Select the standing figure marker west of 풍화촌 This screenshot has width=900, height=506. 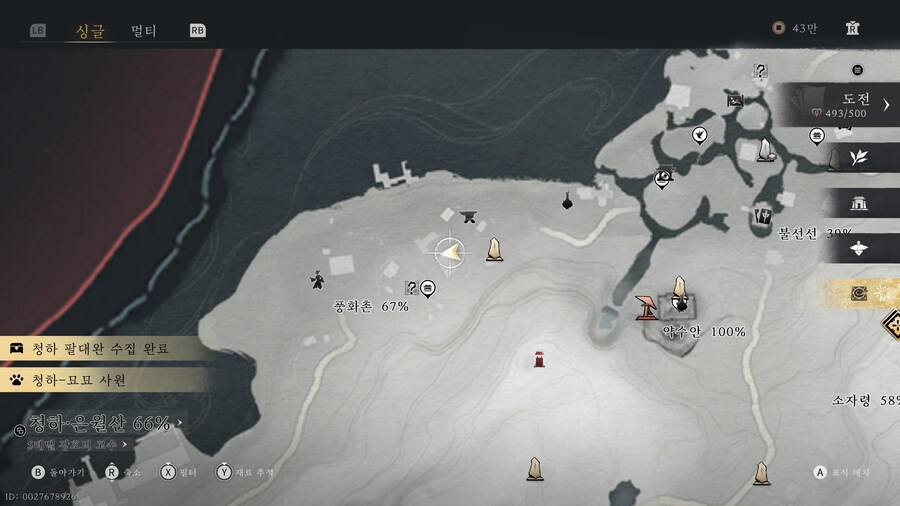(317, 280)
